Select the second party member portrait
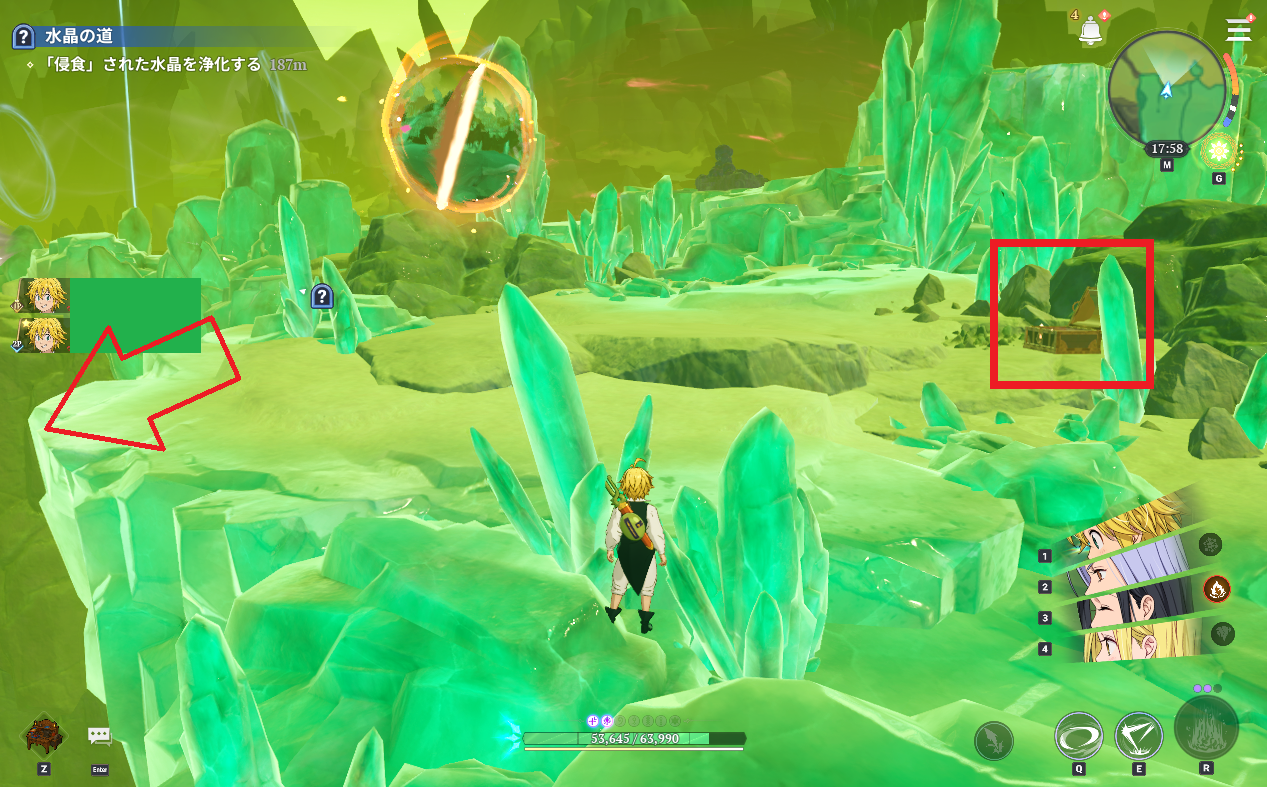This screenshot has height=787, width=1267. tap(45, 335)
